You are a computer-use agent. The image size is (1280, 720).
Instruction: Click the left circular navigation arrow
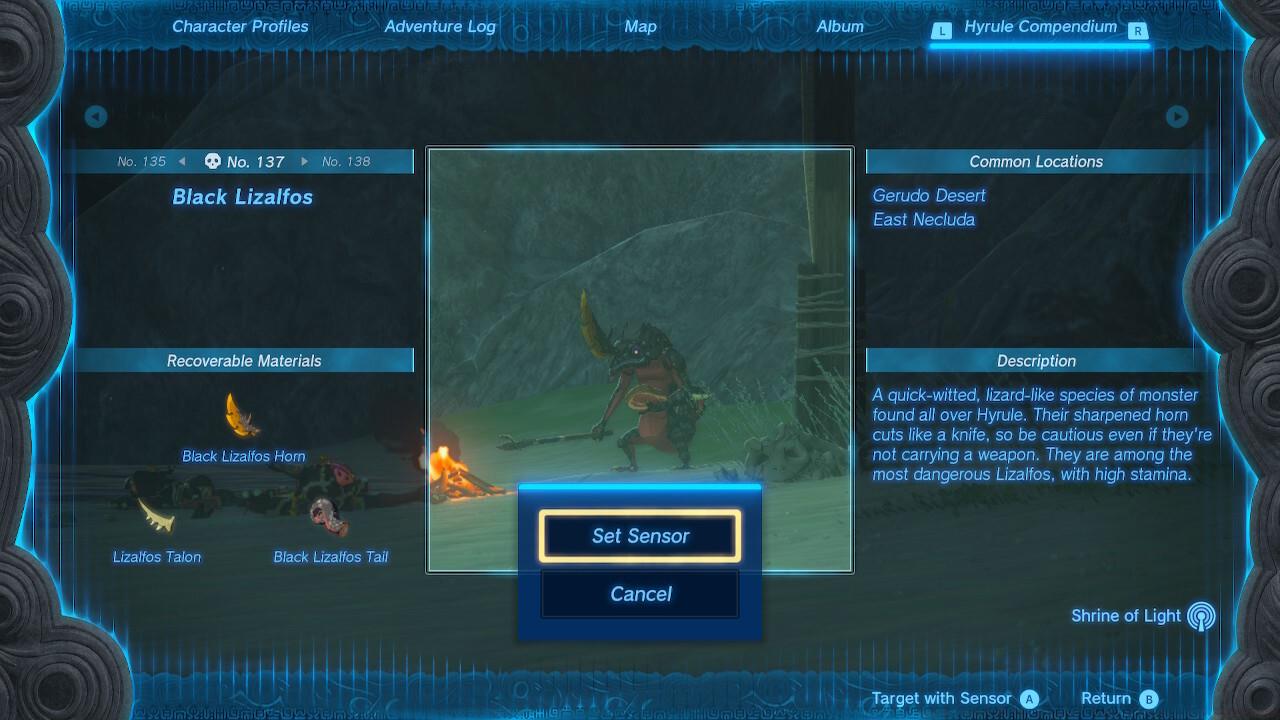tap(95, 116)
